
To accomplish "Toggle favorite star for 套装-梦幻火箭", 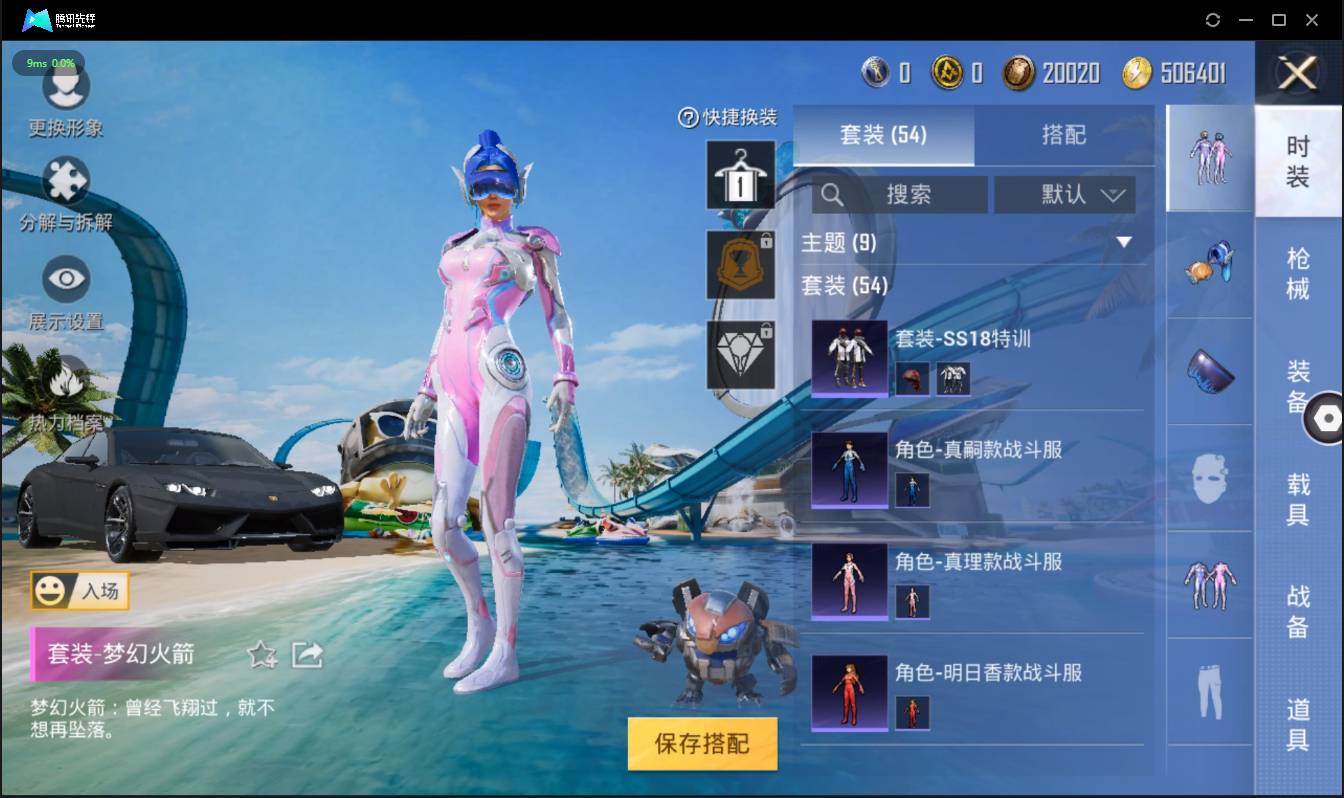I will pyautogui.click(x=261, y=655).
